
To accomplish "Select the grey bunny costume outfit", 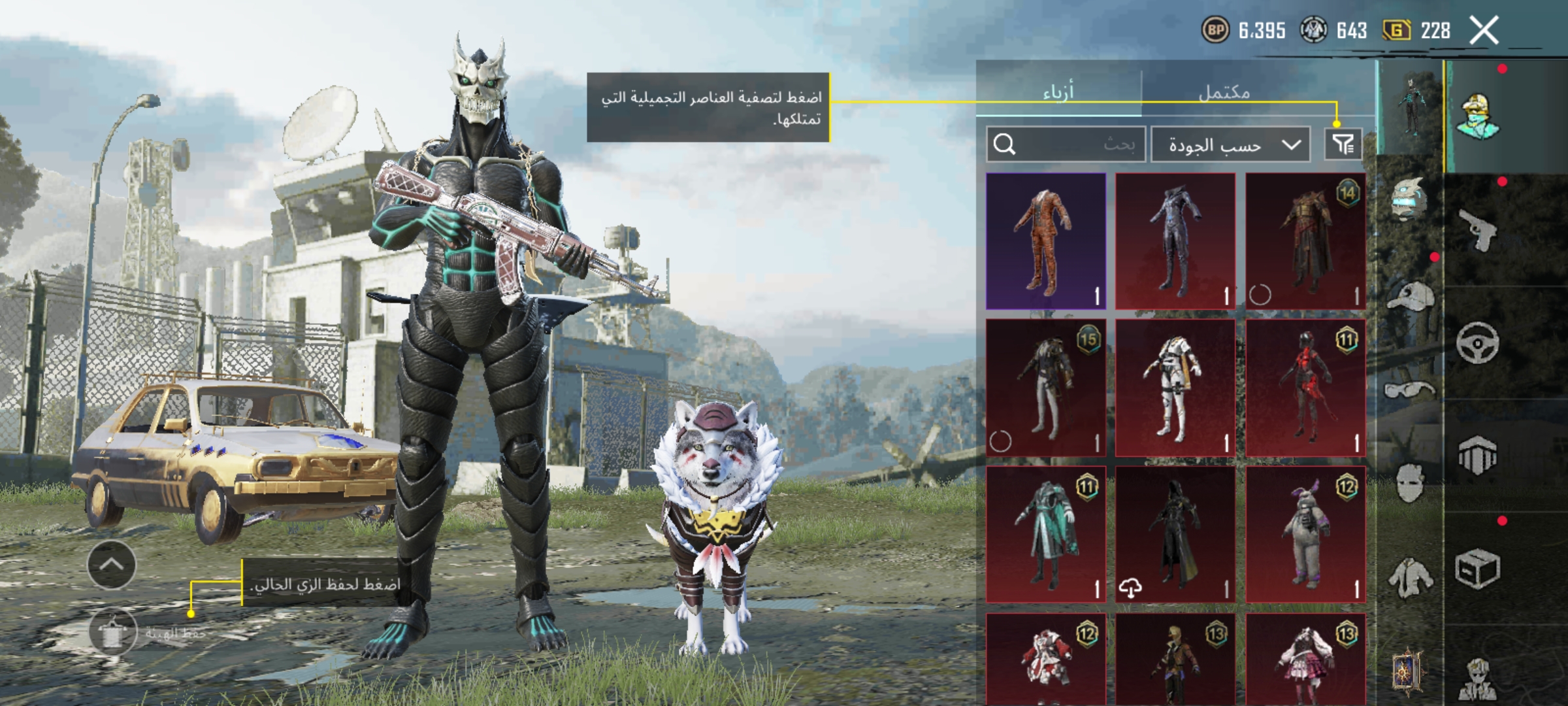I will [1305, 534].
